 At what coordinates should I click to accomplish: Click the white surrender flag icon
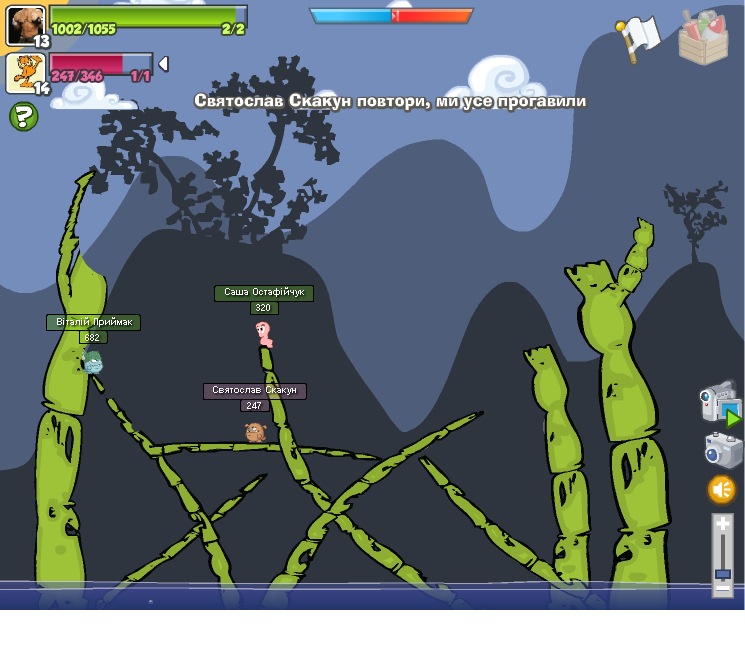tap(638, 37)
